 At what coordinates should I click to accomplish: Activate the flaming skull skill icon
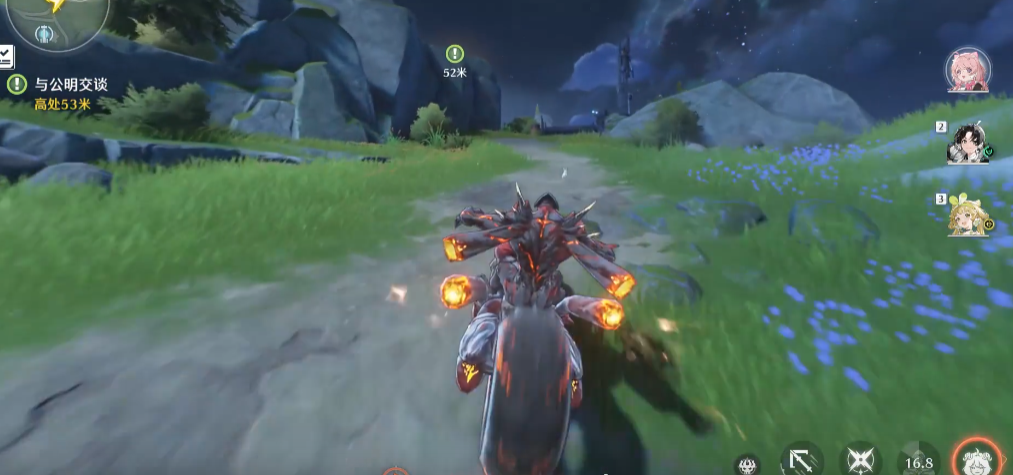(x=746, y=464)
